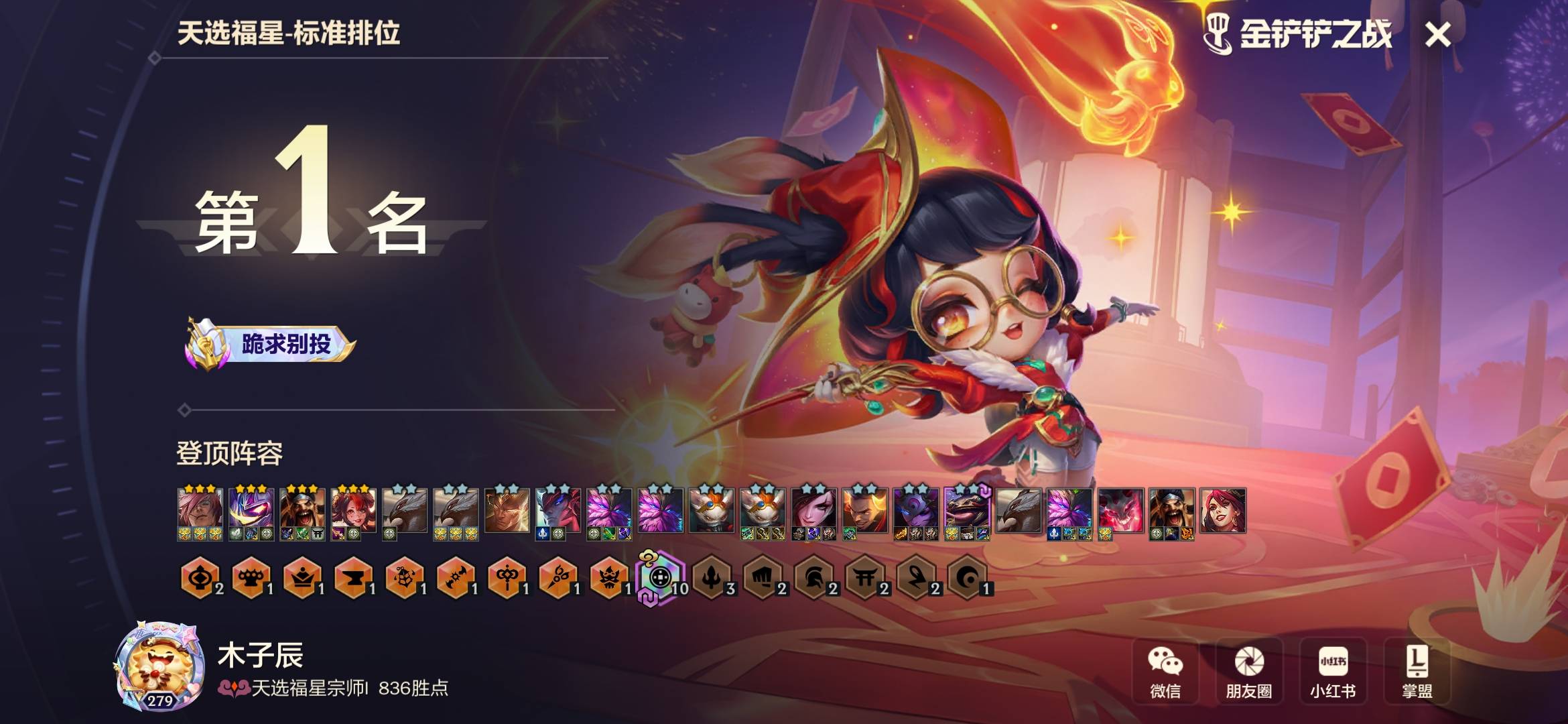1568x724 pixels.
Task: Select the three-star Annie champion portrait
Action: click(353, 511)
